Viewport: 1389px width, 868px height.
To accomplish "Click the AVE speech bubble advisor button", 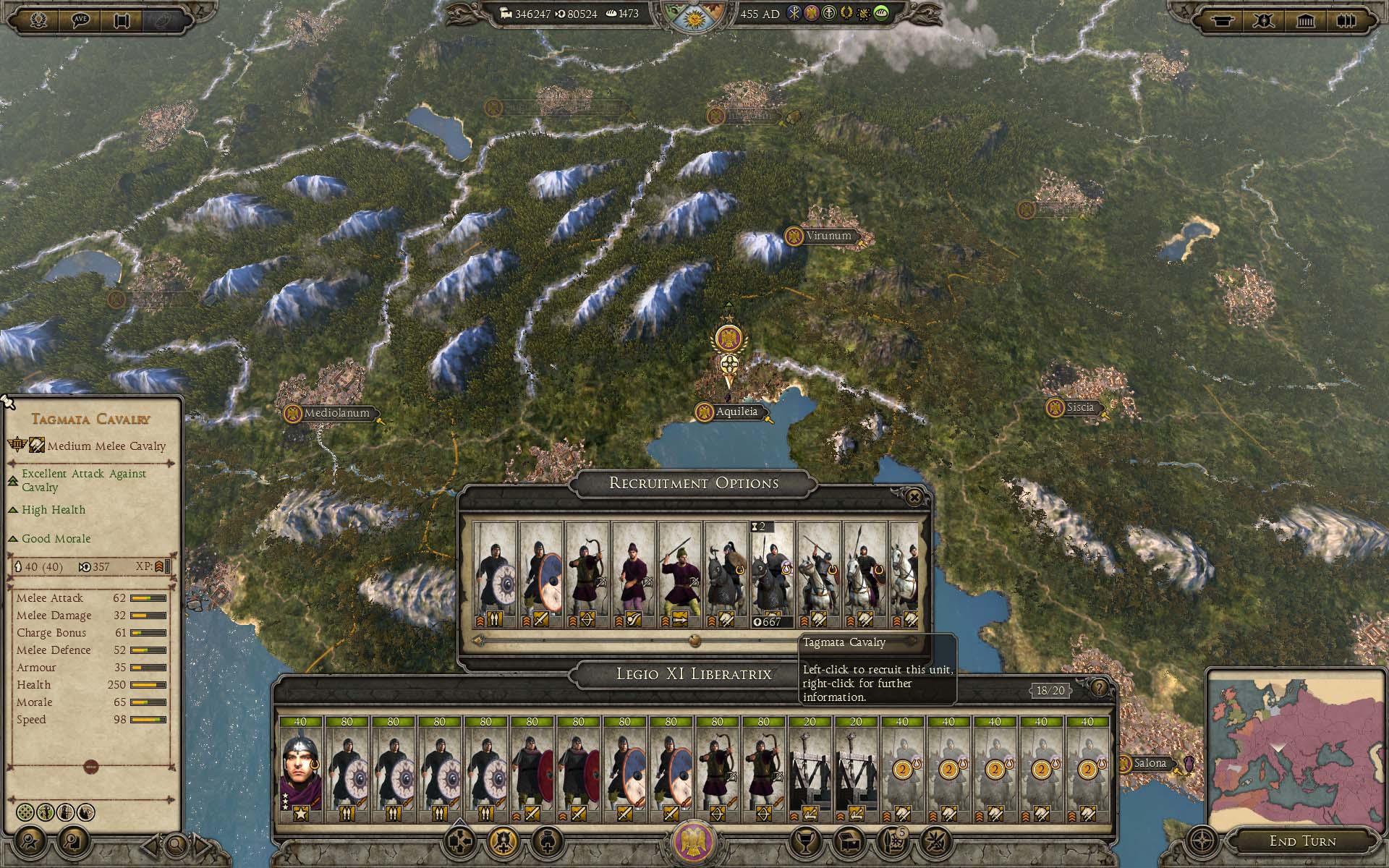I will pos(80,20).
